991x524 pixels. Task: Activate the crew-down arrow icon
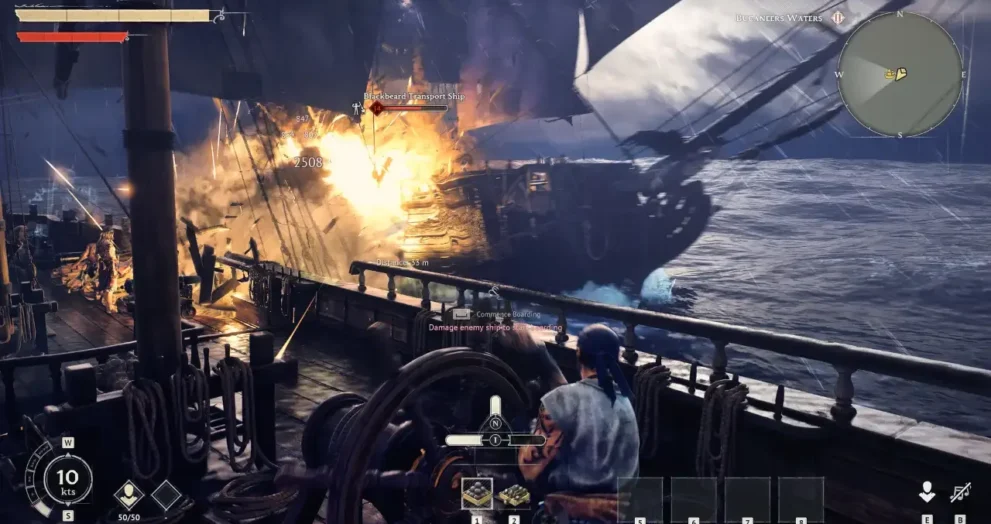927,492
